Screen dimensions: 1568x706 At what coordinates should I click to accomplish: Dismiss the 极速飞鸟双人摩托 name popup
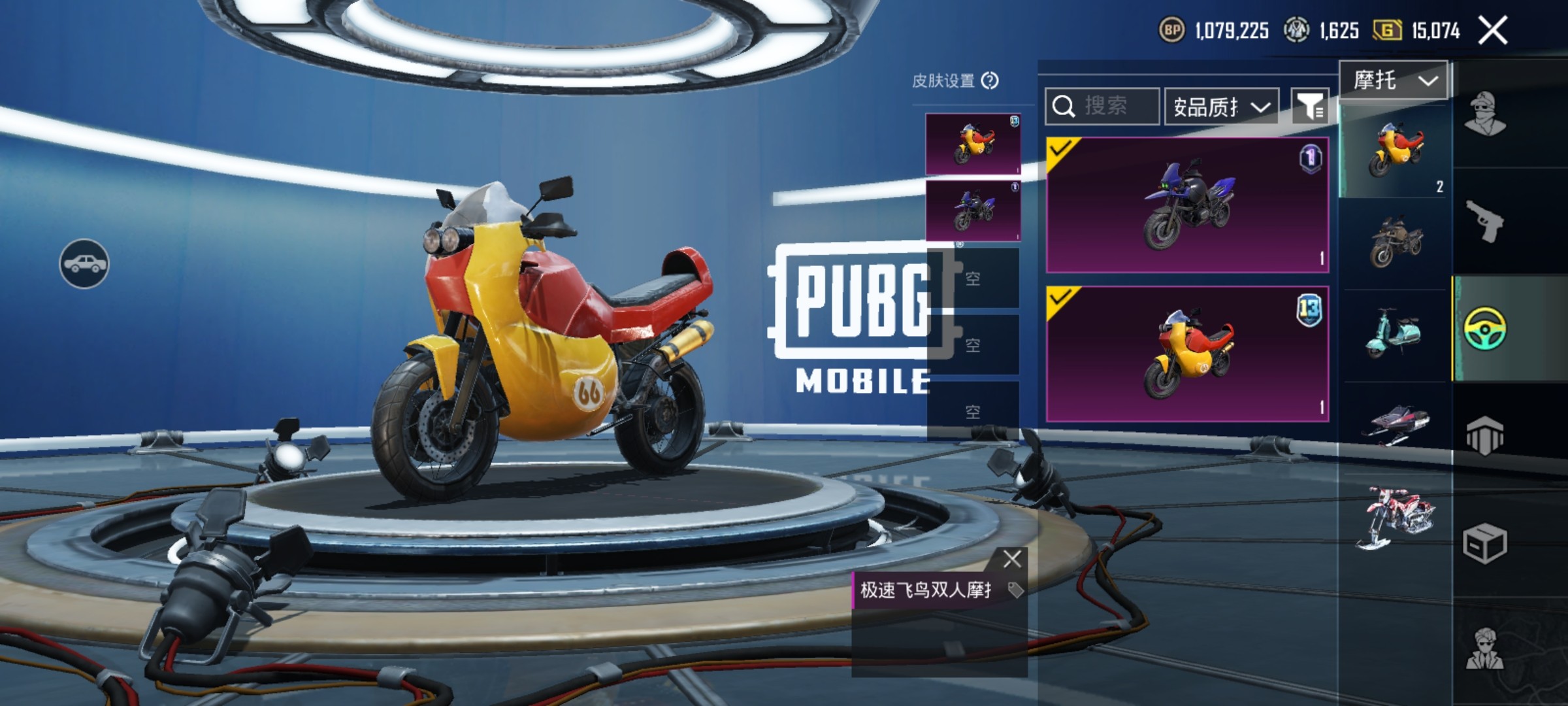(x=1012, y=559)
